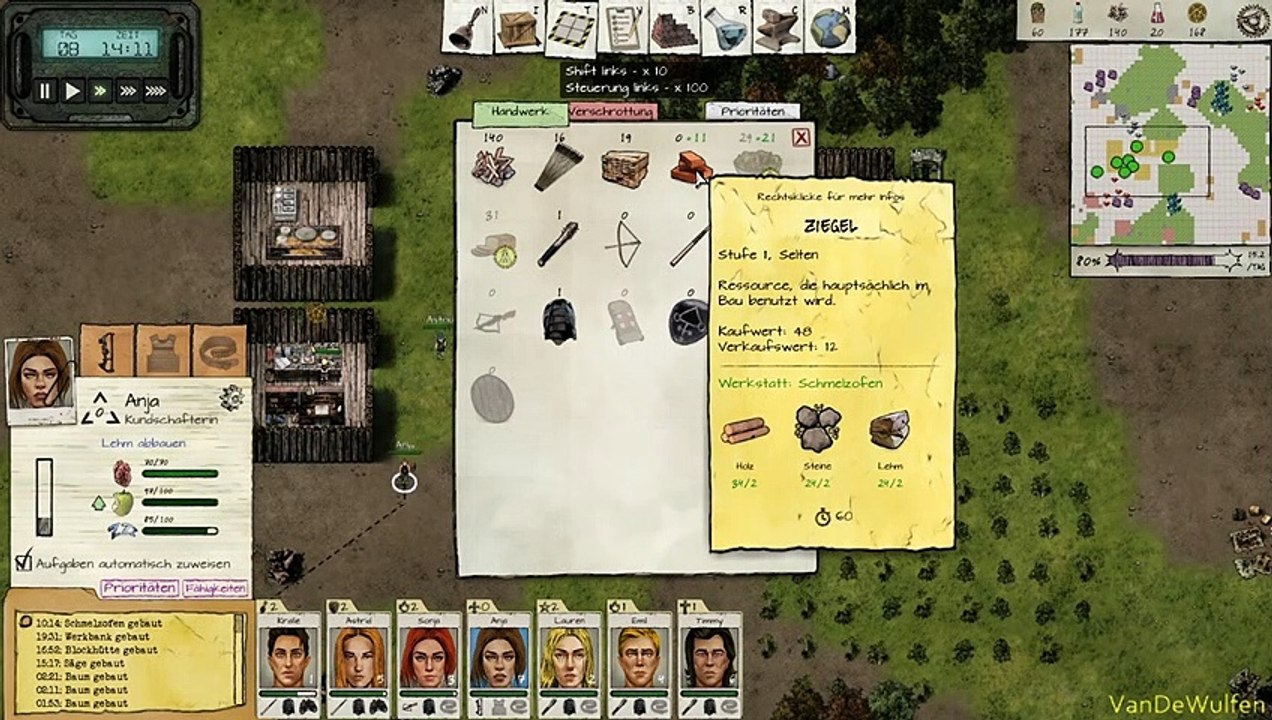Select the Ziegel brick crafting item
The image size is (1272, 720).
click(x=690, y=167)
